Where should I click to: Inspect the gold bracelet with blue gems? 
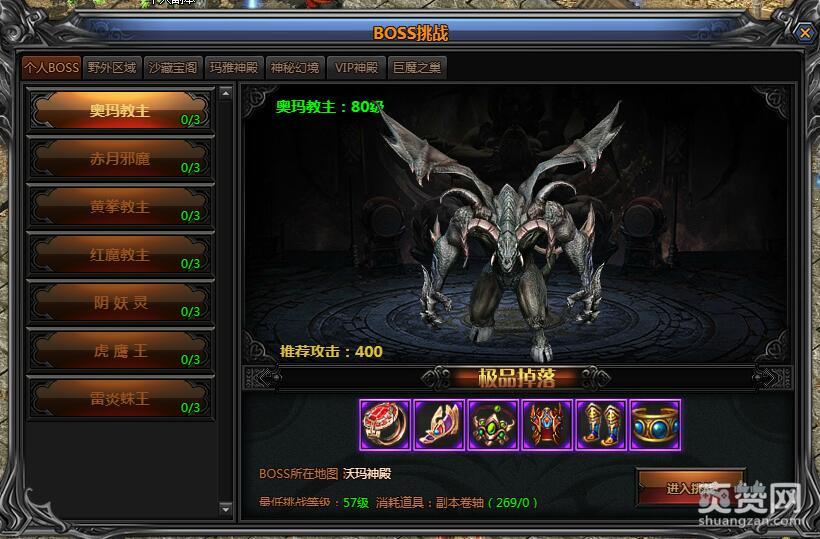[655, 425]
